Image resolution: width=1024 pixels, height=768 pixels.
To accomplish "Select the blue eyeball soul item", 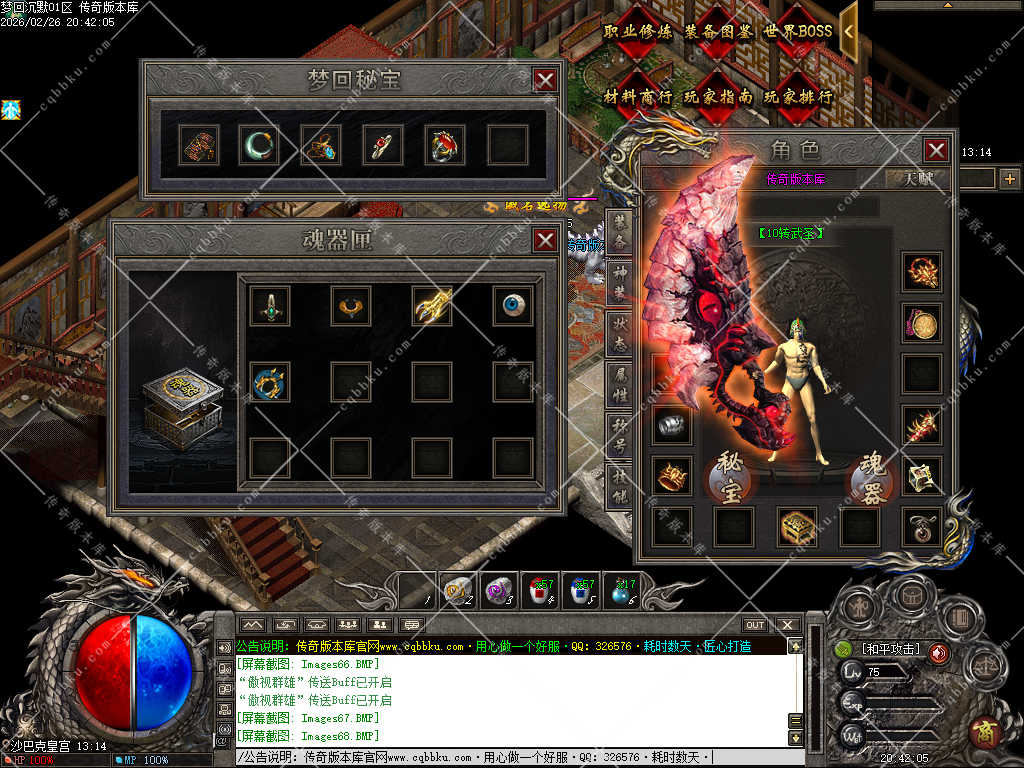I will (x=513, y=306).
